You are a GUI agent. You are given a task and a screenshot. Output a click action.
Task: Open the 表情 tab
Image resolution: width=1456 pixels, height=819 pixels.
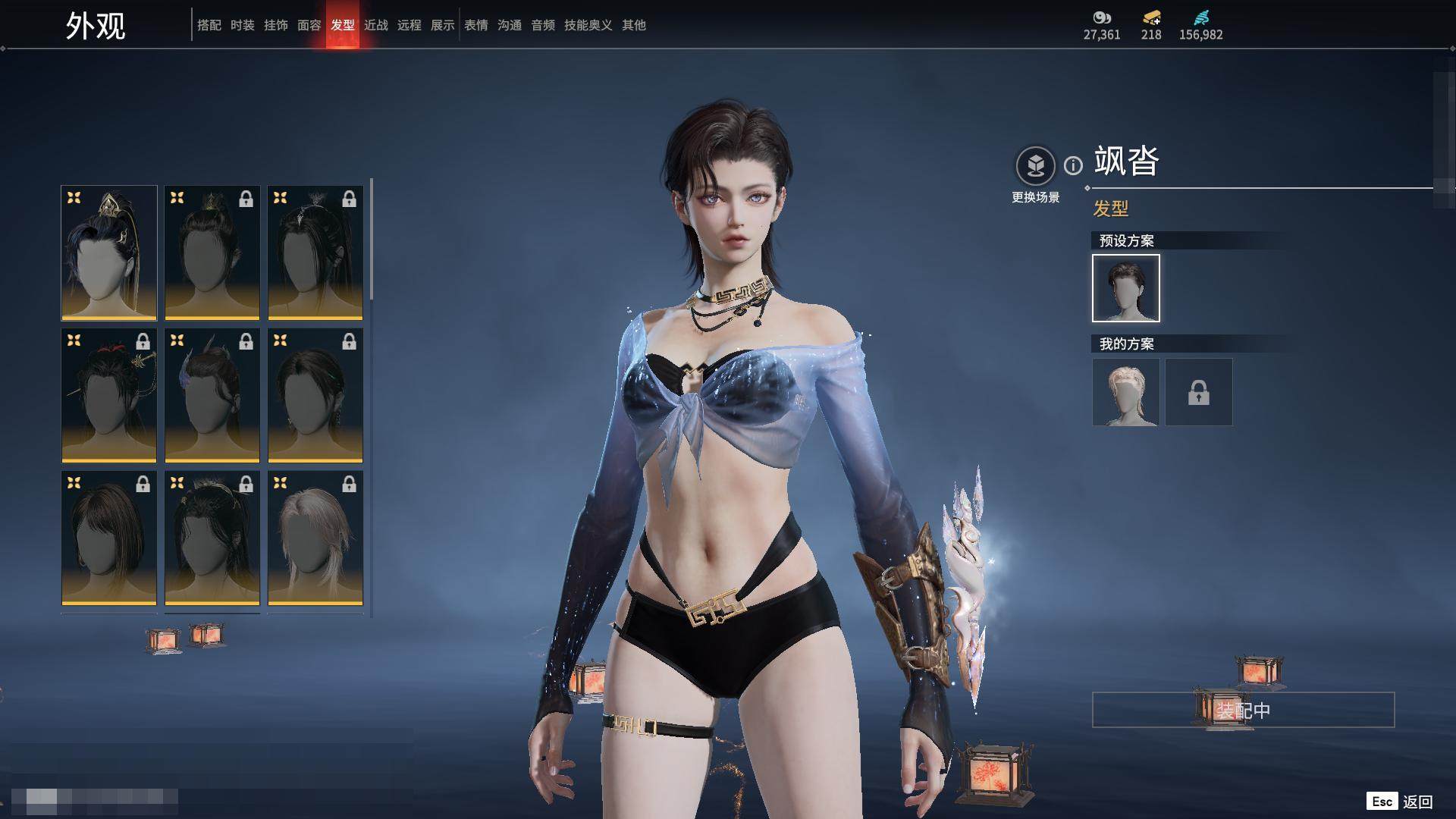[475, 25]
